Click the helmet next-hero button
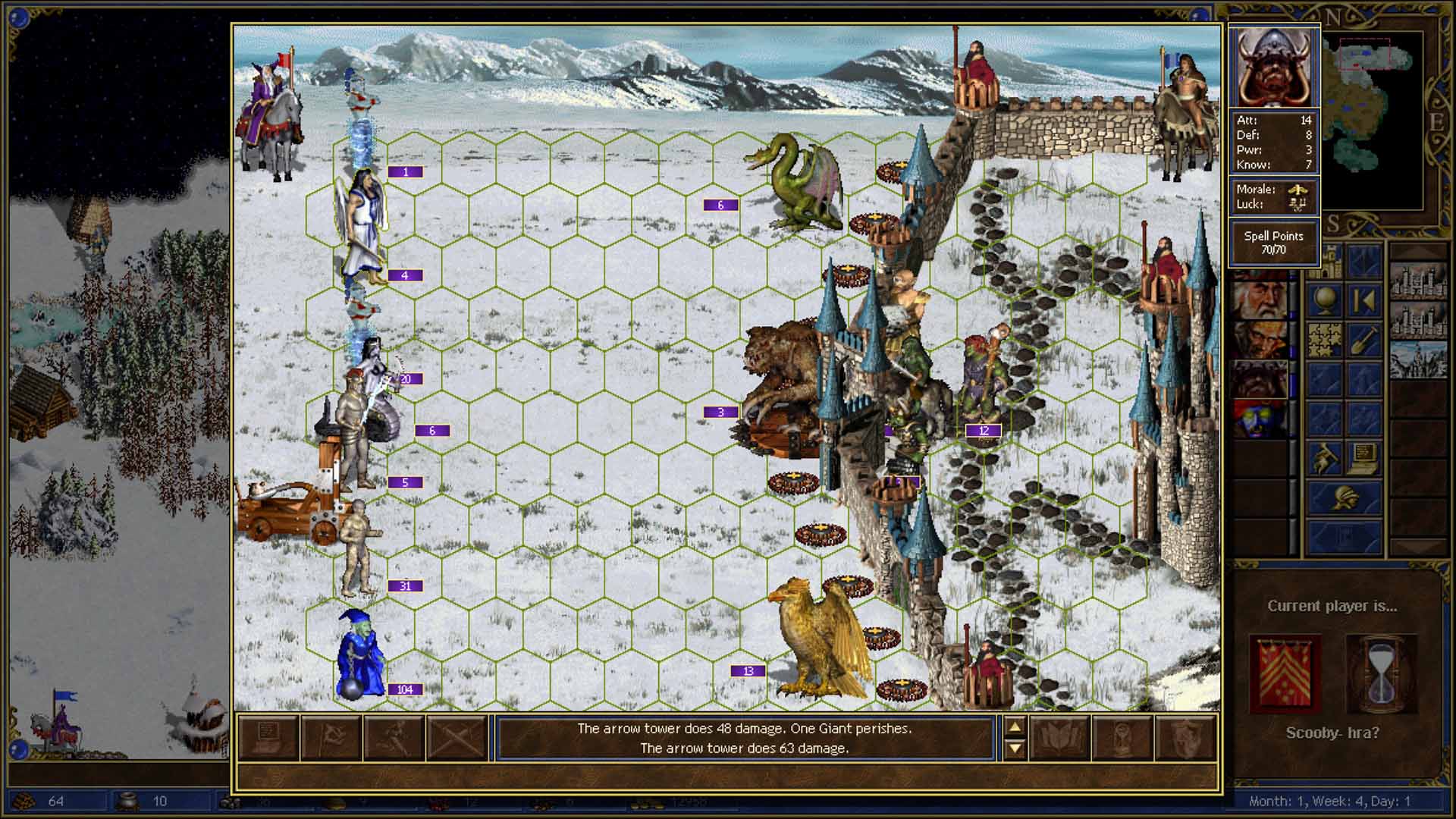Screen dimensions: 1456x819 tap(1344, 497)
